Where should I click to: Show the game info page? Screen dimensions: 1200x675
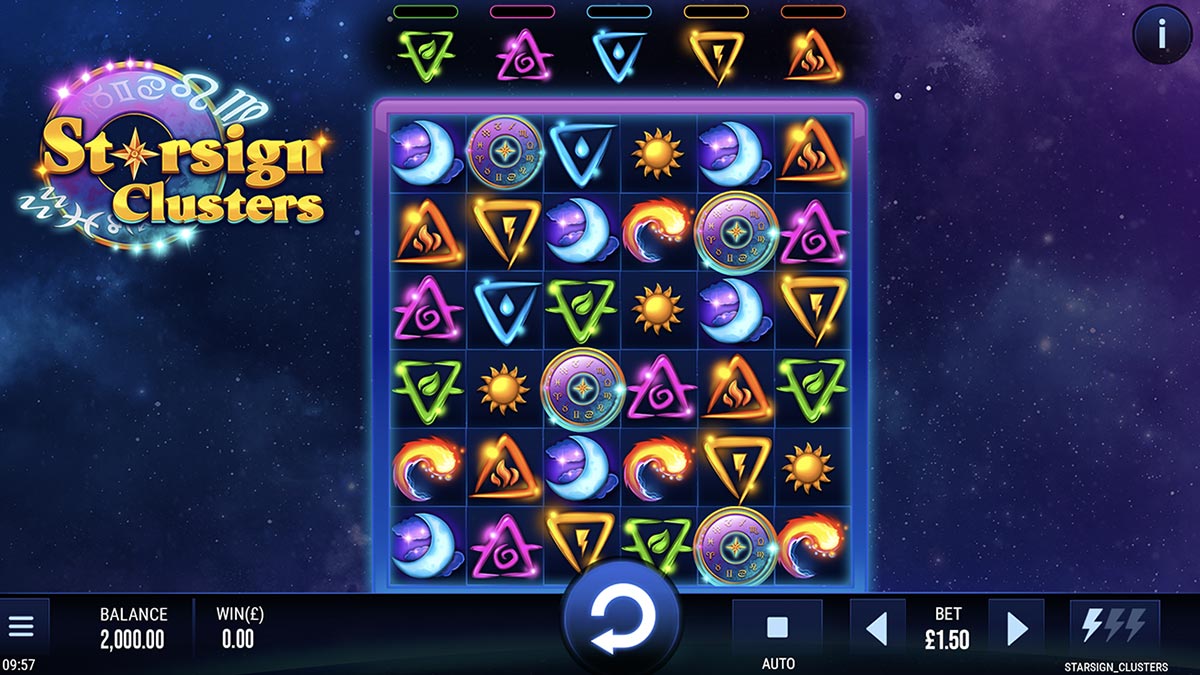1160,35
